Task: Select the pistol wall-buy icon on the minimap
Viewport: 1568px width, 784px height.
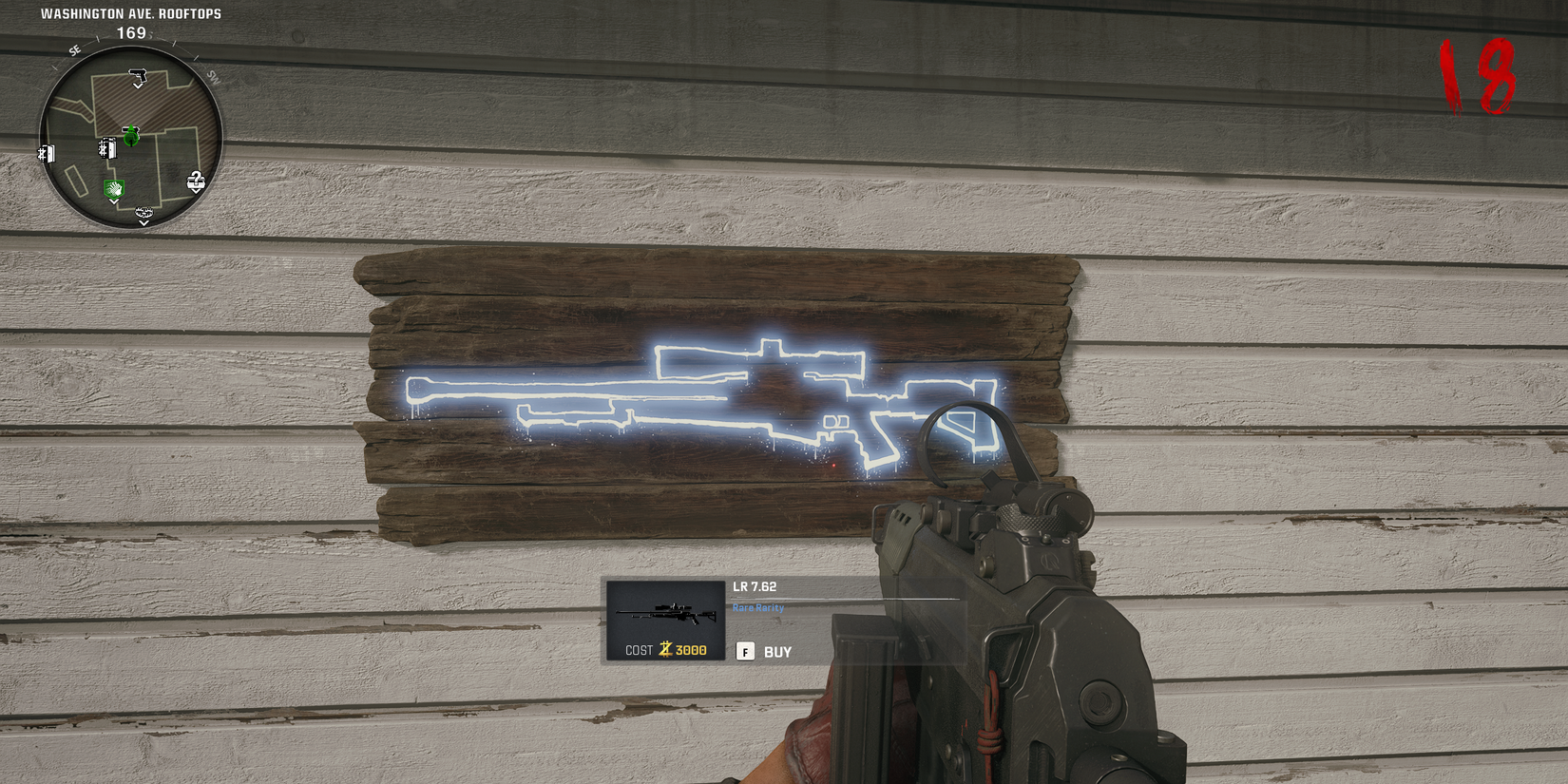Action: 139,75
